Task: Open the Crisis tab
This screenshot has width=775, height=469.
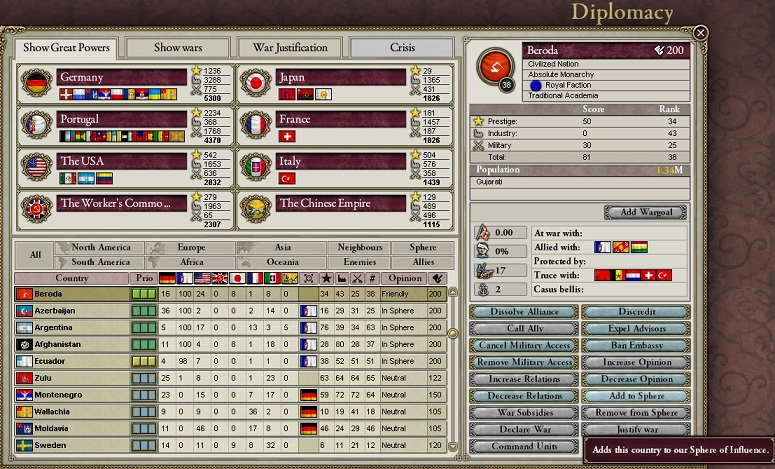Action: coord(400,47)
